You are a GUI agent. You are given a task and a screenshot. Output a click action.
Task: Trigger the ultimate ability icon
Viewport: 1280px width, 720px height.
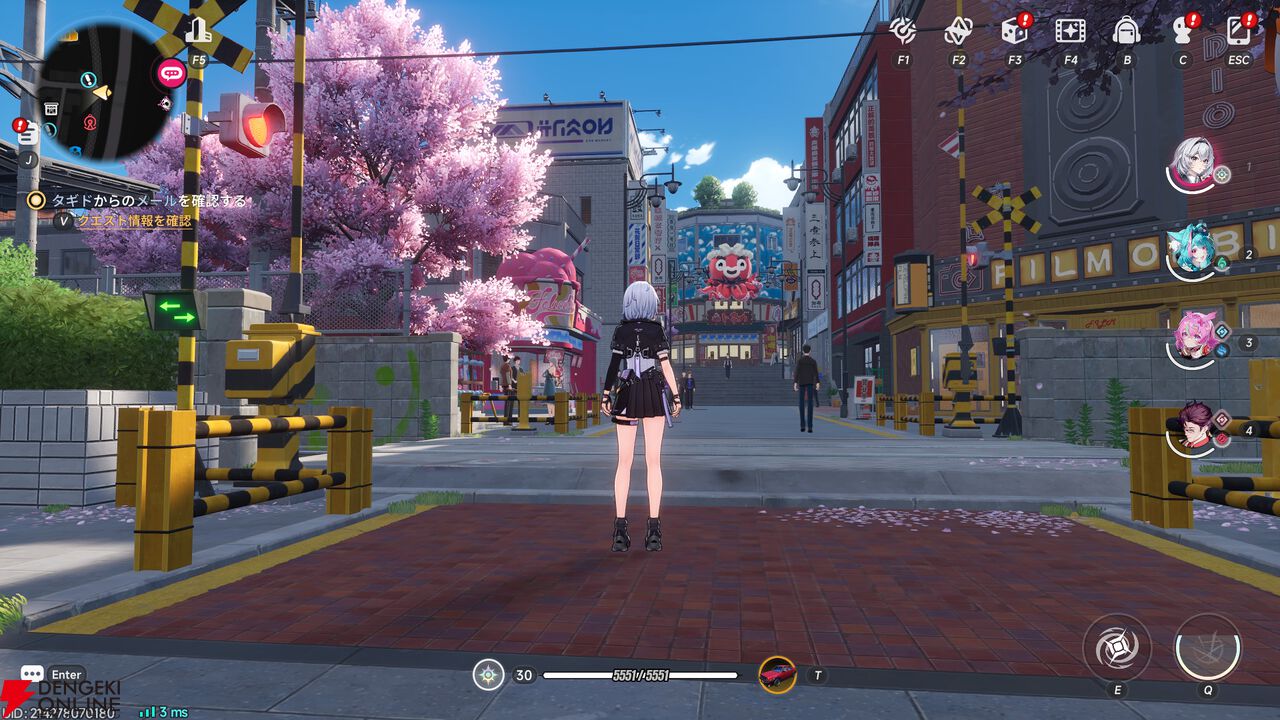[1207, 647]
